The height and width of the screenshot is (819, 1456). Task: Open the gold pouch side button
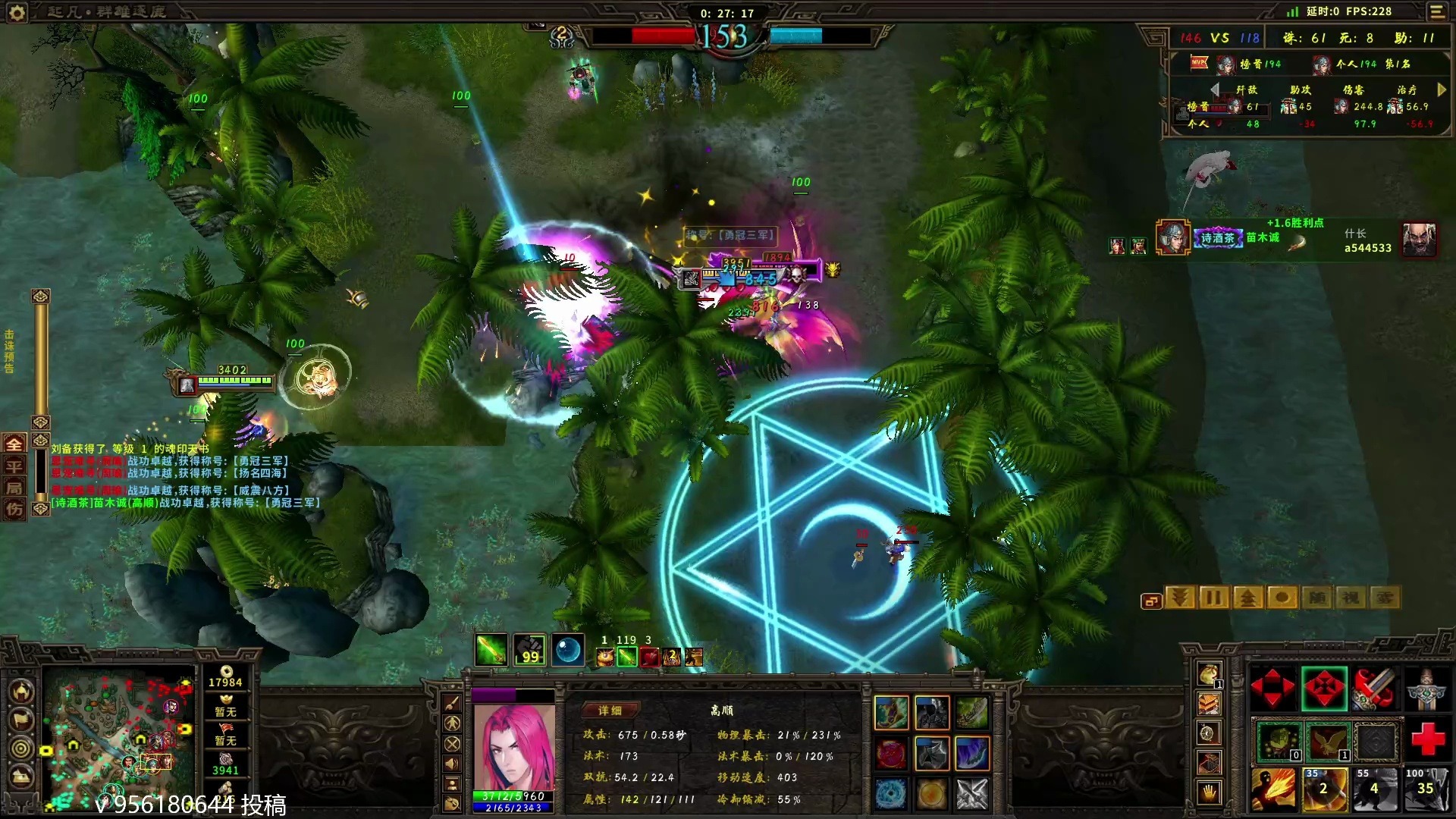(1209, 673)
